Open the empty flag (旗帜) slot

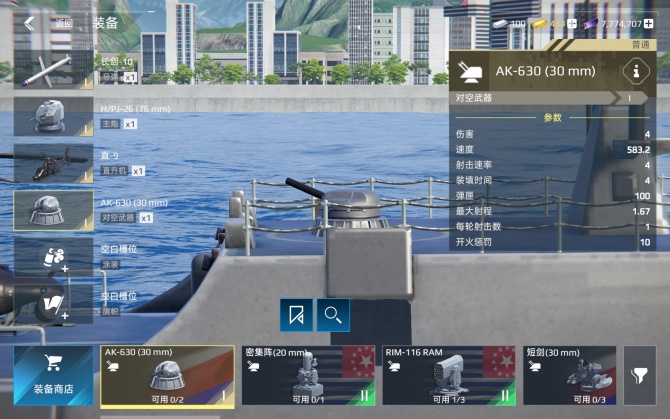click(x=53, y=304)
